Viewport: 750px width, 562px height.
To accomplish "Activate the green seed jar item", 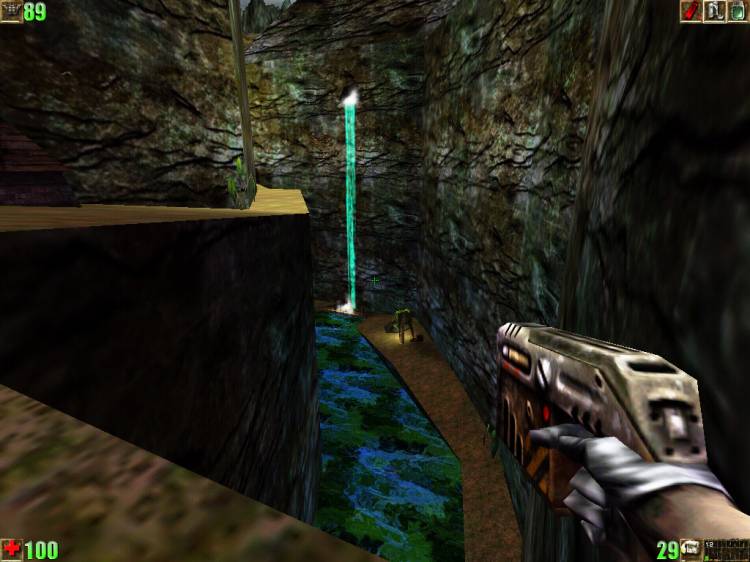I will 737,11.
